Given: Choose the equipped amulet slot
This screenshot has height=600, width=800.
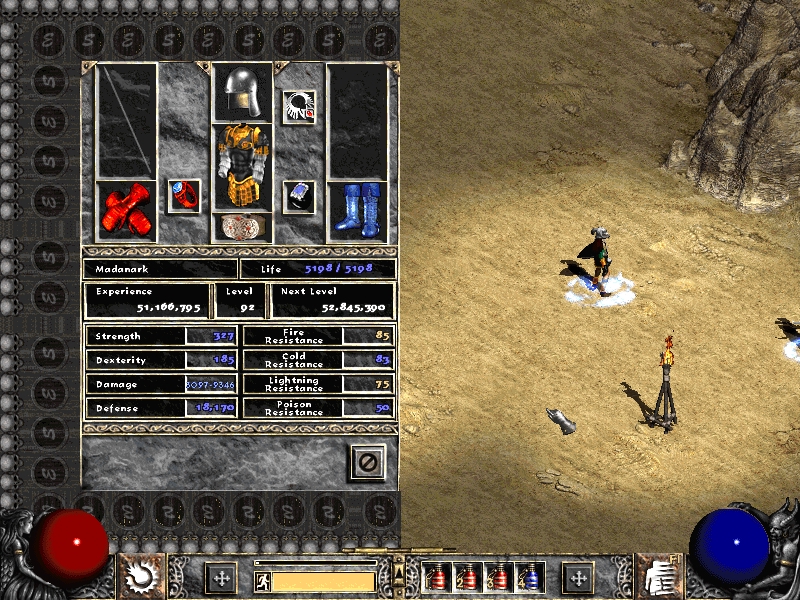Looking at the screenshot, I should tap(297, 105).
